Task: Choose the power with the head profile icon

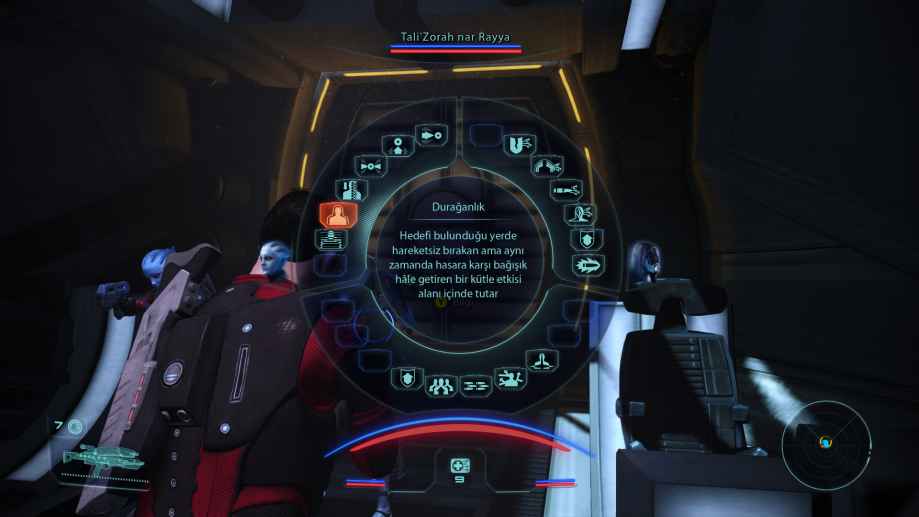Action: point(578,213)
